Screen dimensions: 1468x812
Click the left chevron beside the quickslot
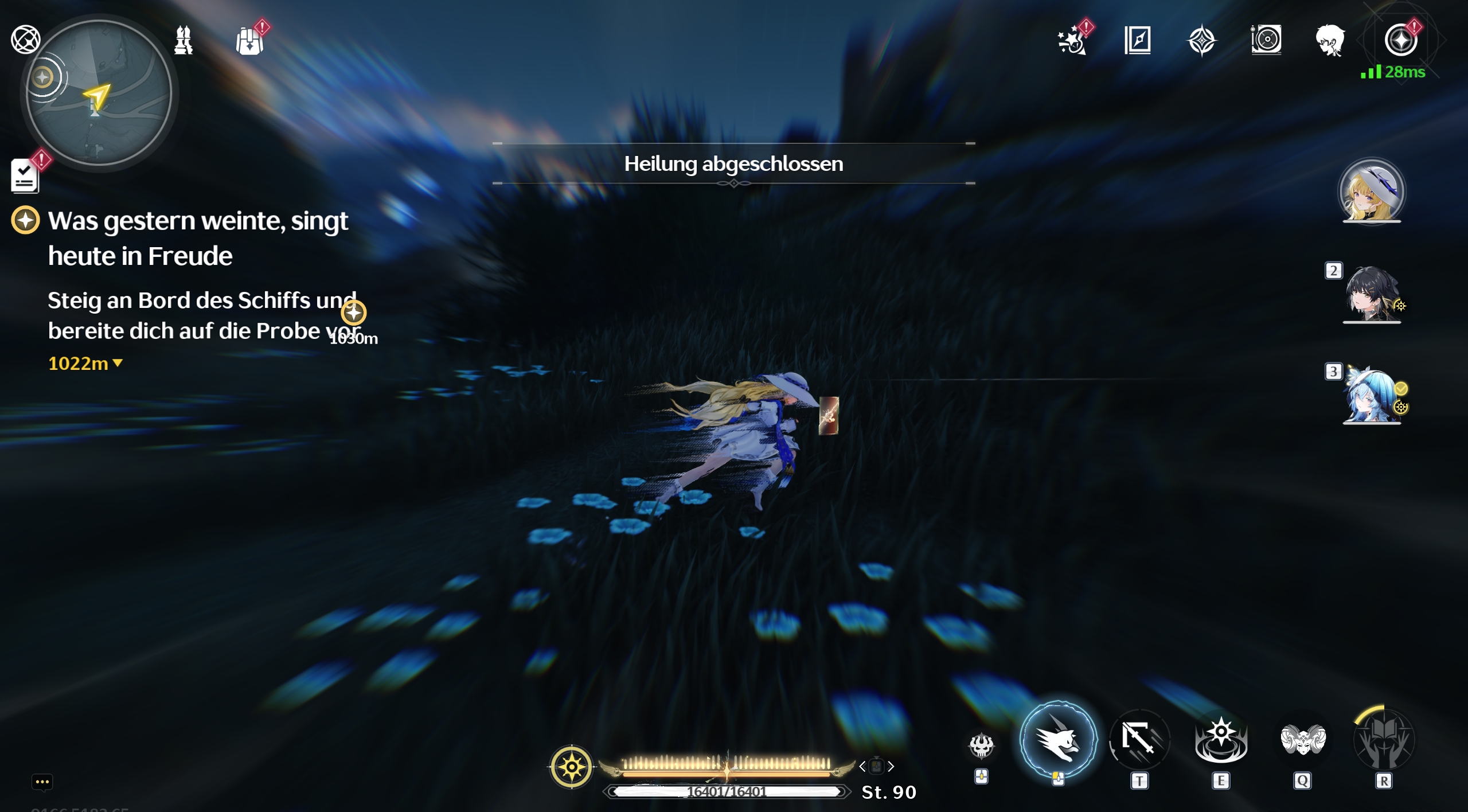click(863, 766)
